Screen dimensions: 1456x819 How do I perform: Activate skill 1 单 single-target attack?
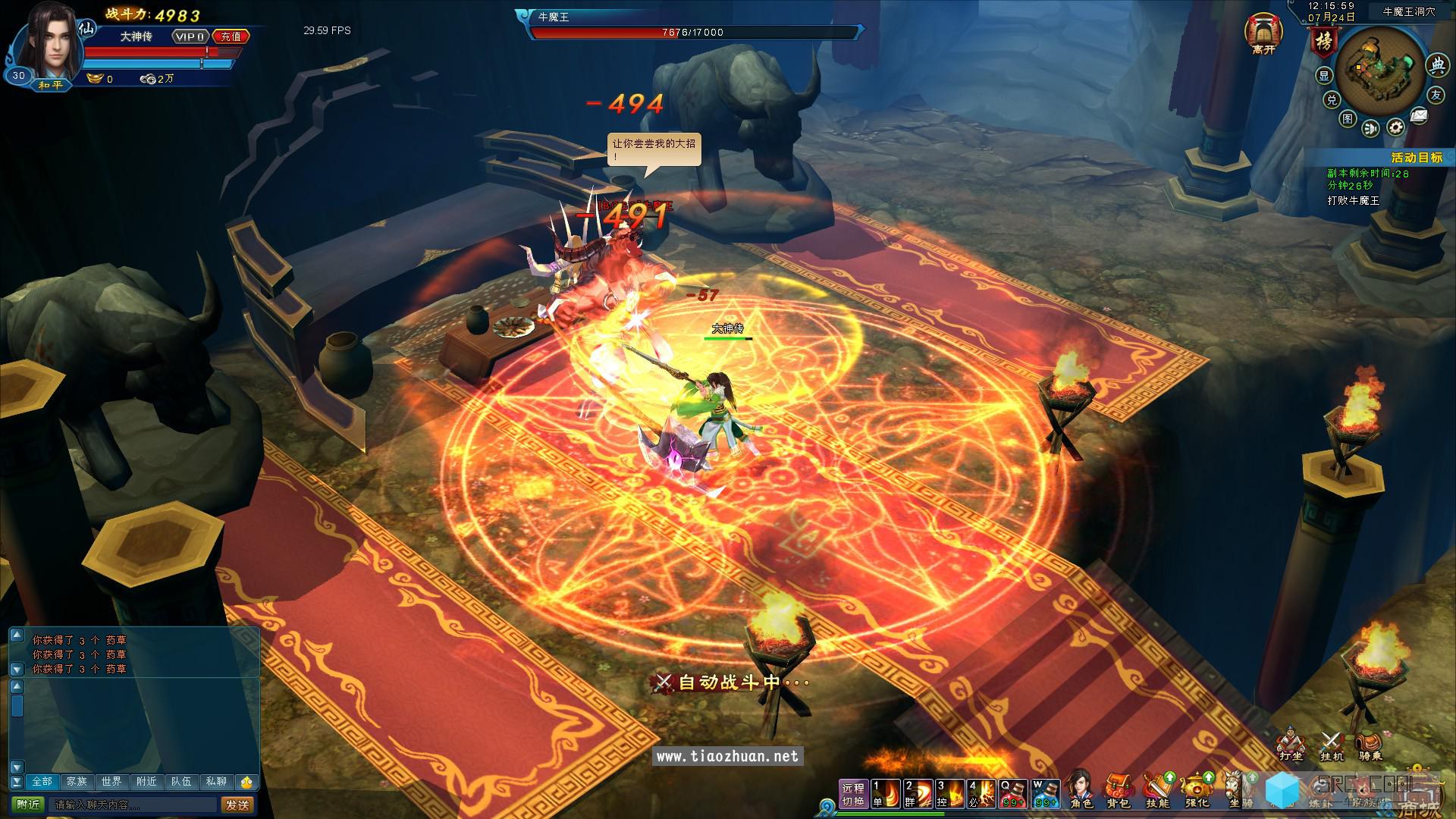pos(885,793)
